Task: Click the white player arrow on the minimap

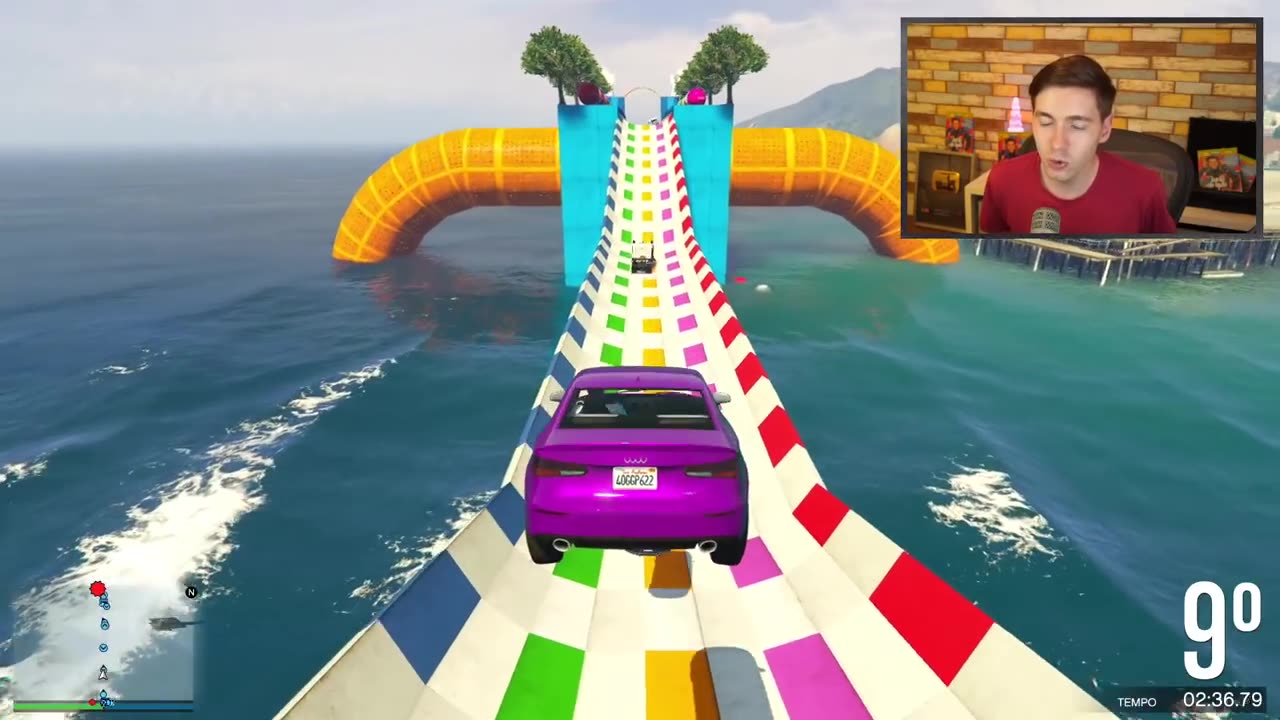Action: click(x=104, y=672)
